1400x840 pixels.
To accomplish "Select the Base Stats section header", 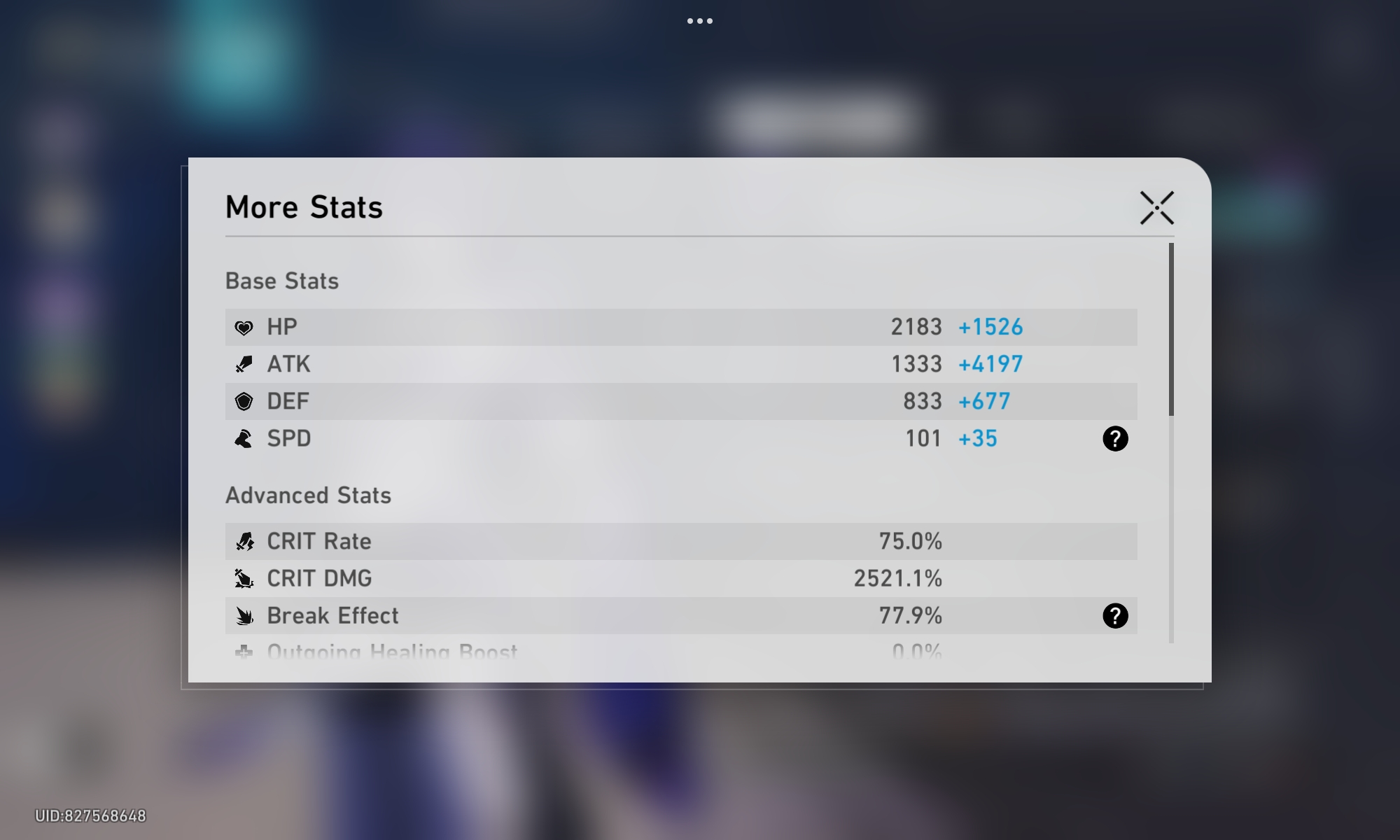I will pyautogui.click(x=281, y=281).
